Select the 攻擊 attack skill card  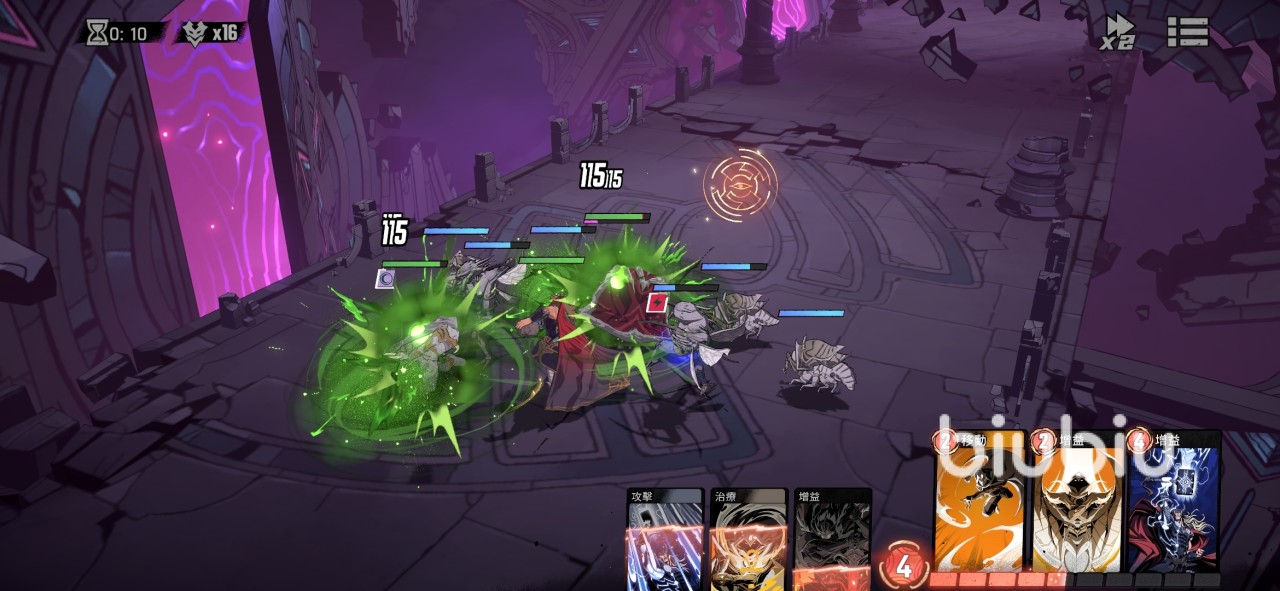[665, 540]
